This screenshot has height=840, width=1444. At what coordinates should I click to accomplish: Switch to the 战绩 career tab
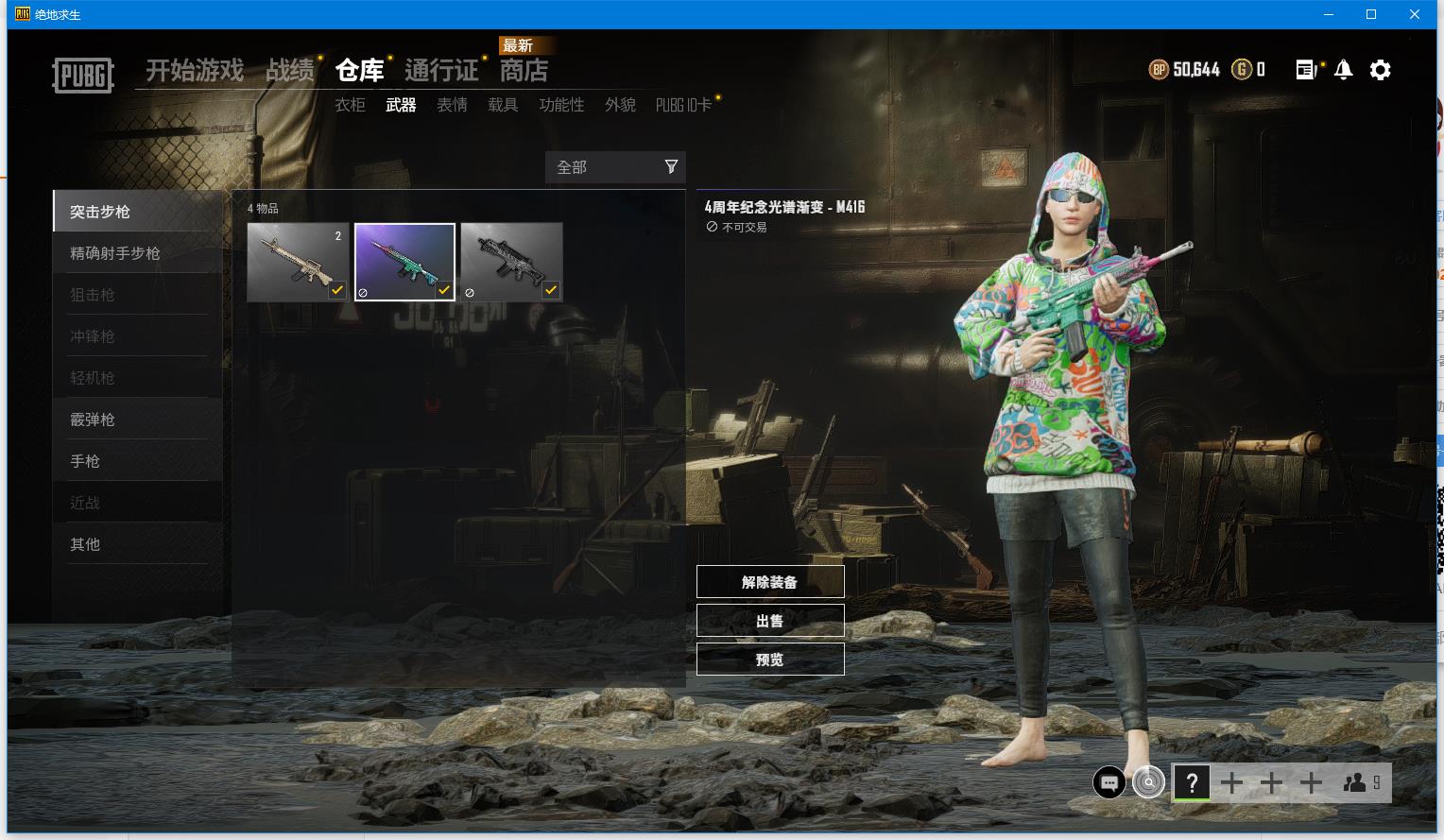click(289, 70)
